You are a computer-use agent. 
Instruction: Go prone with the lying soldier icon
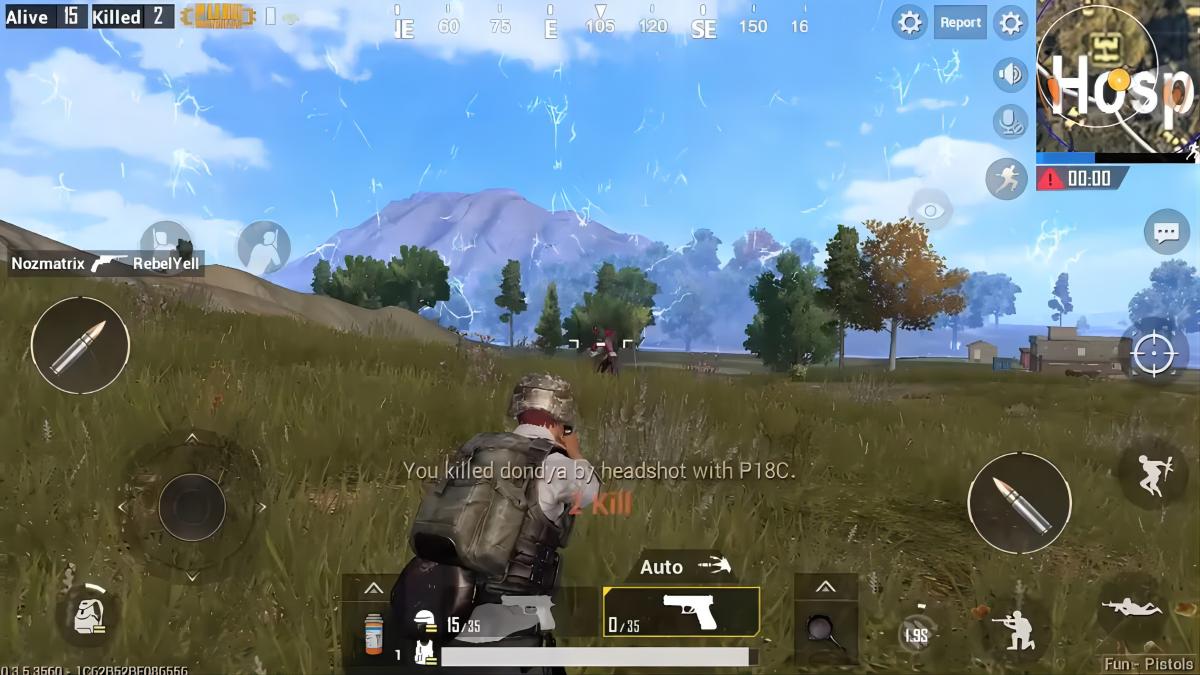(x=1130, y=606)
